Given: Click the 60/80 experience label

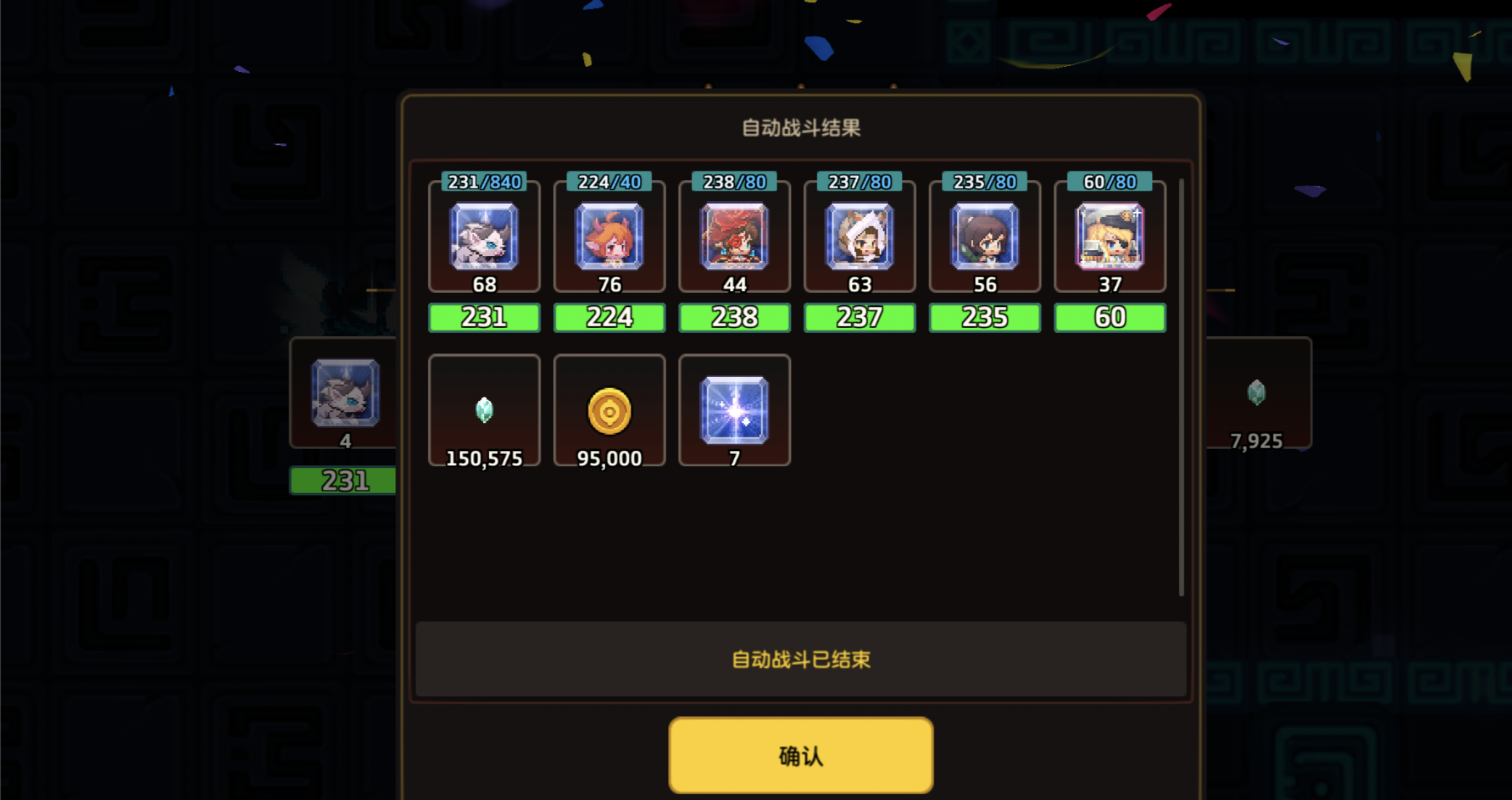Looking at the screenshot, I should click(x=1109, y=182).
